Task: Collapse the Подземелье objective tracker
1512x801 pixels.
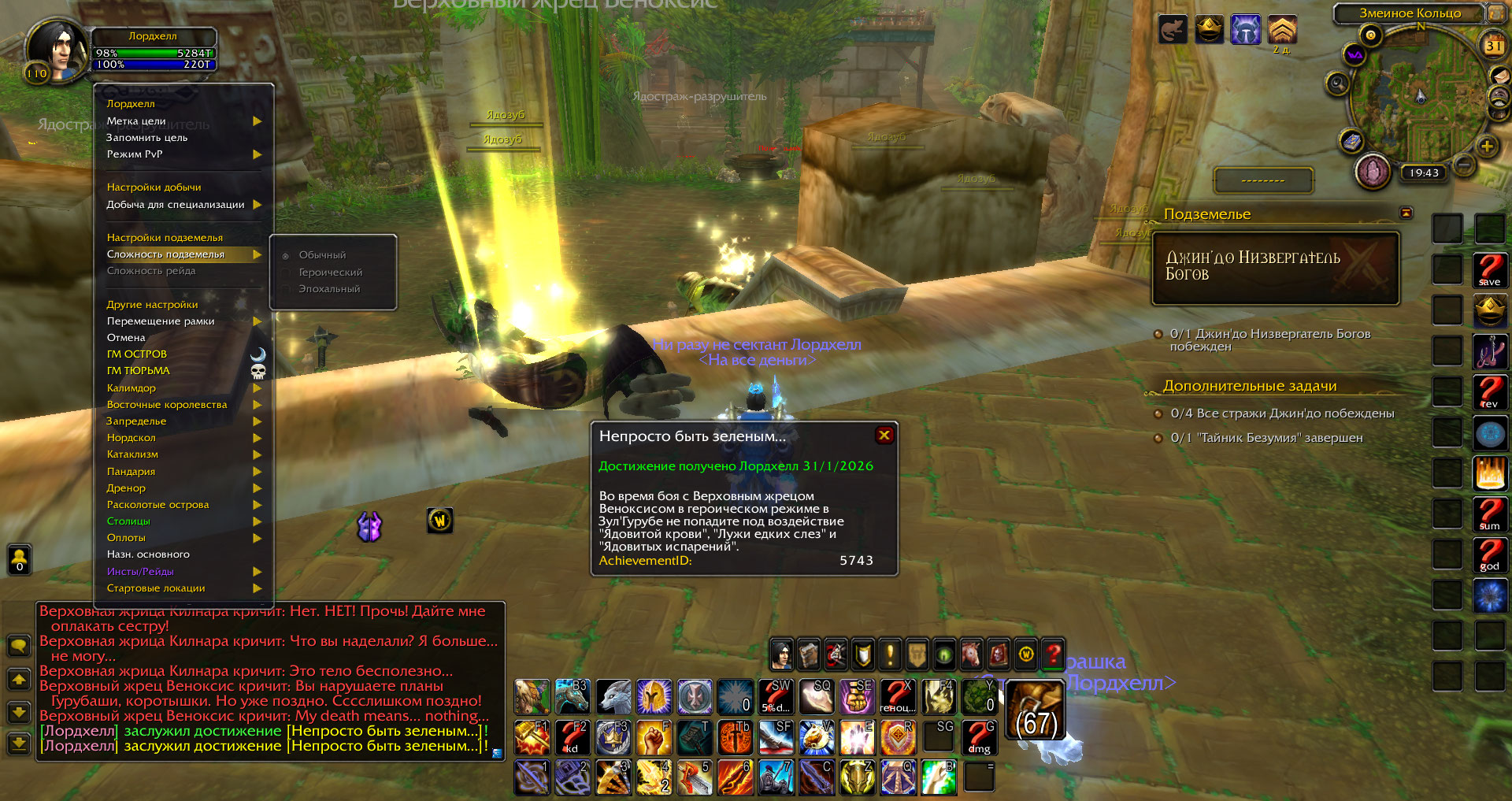Action: 1406,213
